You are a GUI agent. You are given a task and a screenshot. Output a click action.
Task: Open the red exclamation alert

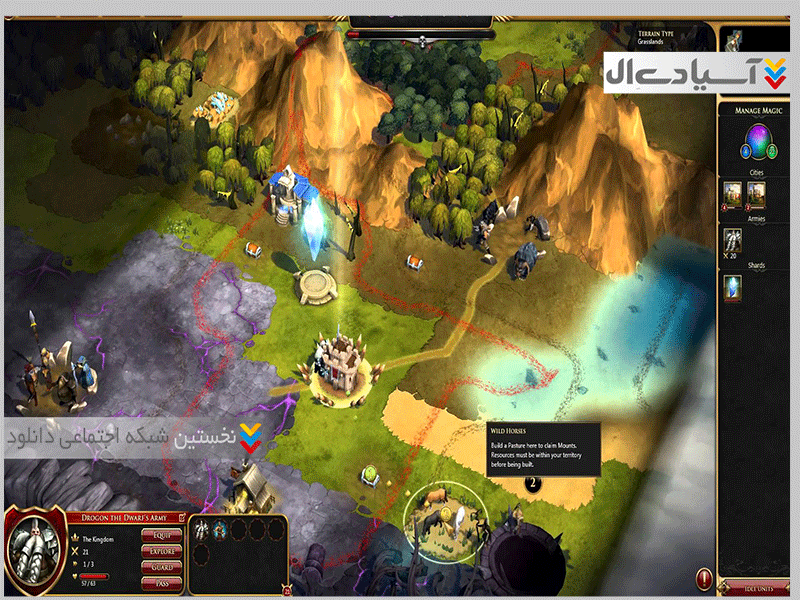[704, 578]
